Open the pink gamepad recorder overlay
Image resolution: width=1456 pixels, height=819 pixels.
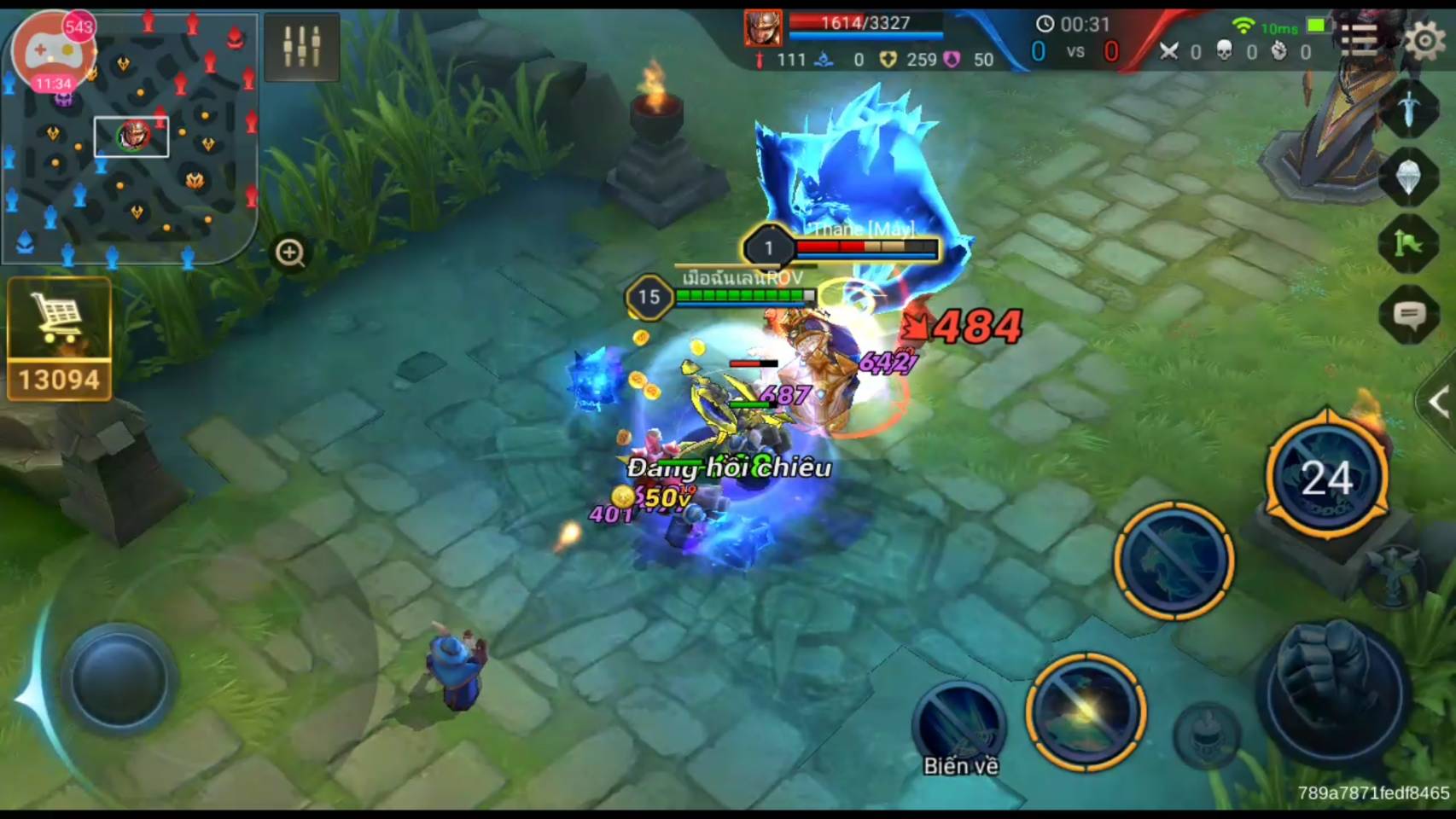click(x=53, y=53)
